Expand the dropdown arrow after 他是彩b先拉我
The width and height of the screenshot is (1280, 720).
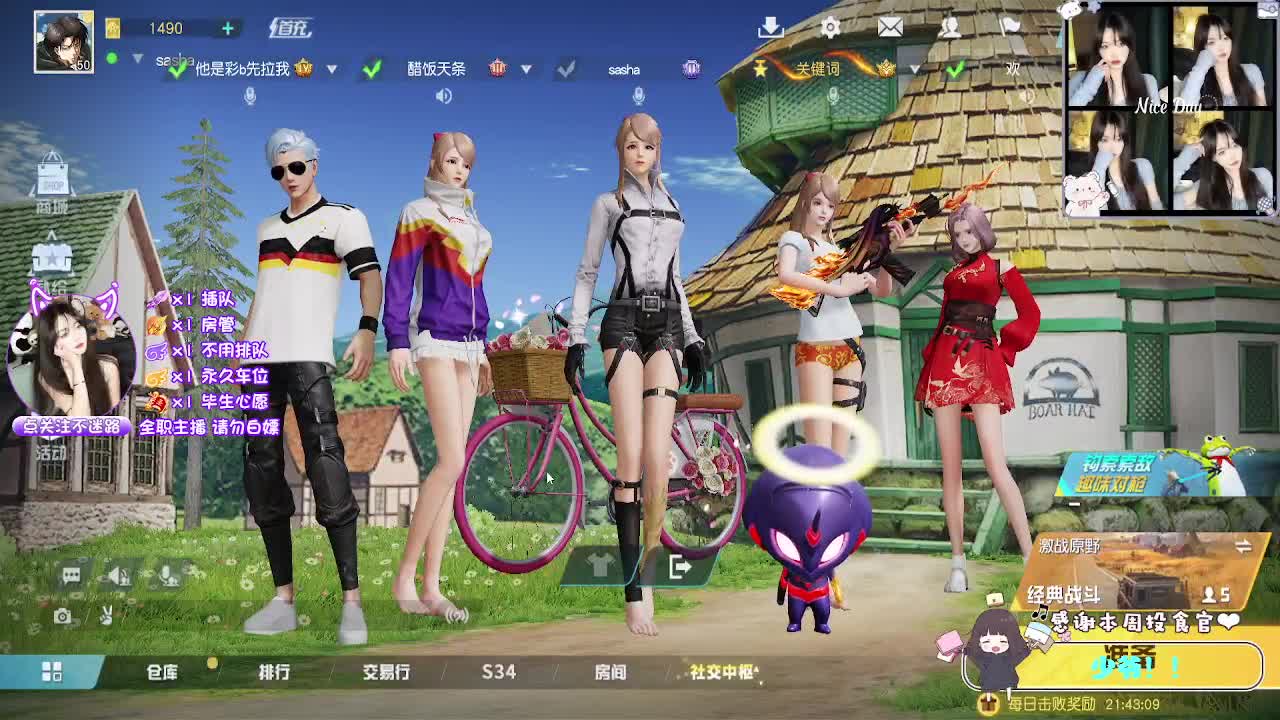[332, 70]
